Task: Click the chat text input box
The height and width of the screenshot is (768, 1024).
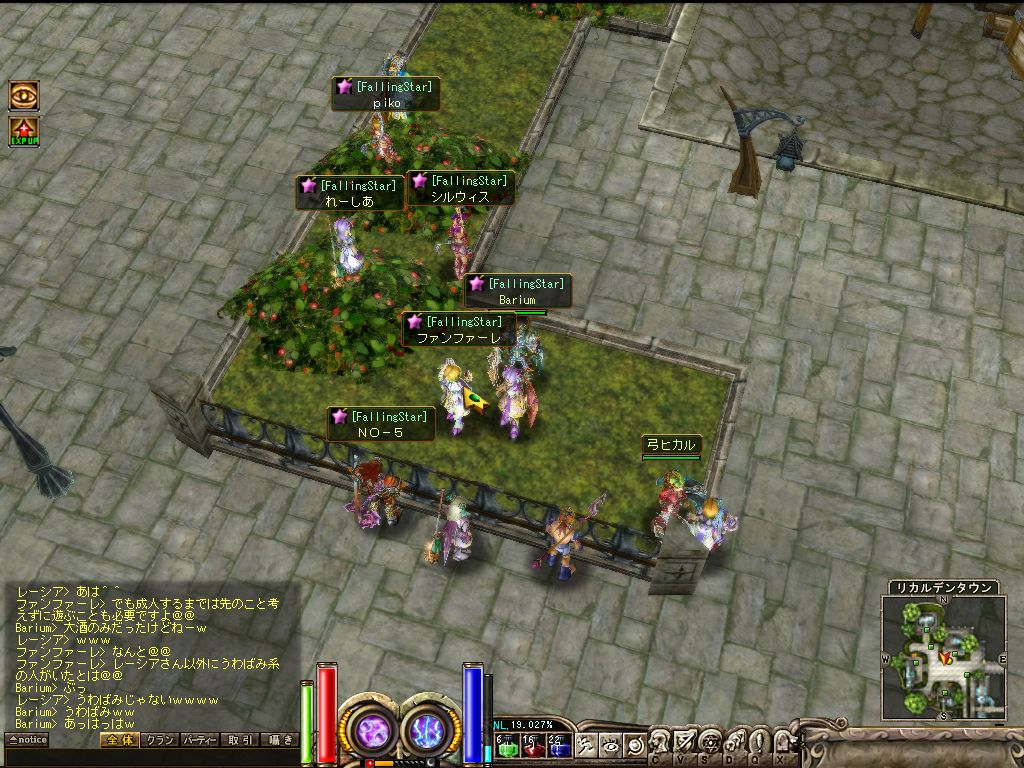Action: tap(150, 757)
